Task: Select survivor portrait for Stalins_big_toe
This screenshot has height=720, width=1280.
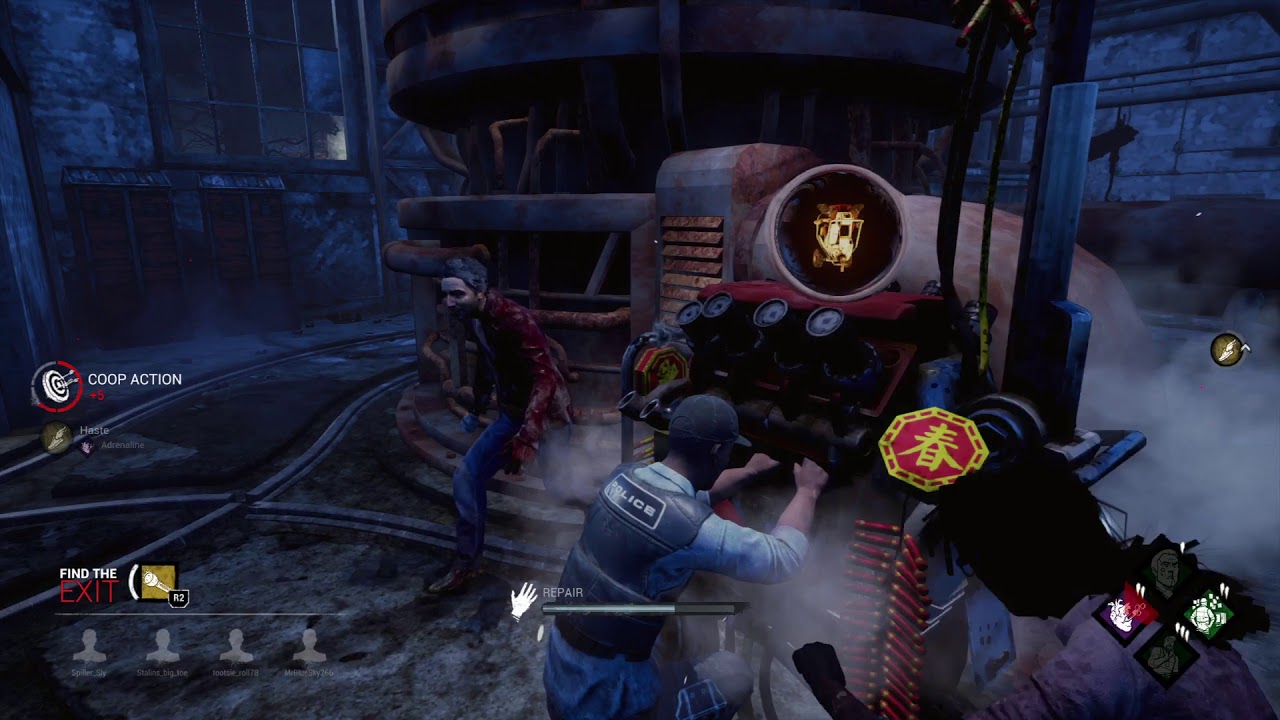Action: tap(163, 648)
